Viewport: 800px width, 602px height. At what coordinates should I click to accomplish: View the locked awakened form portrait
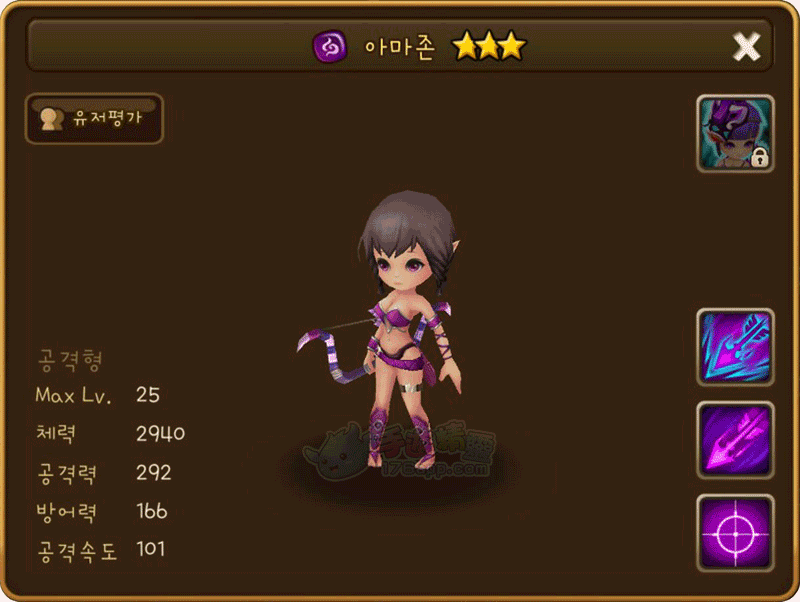pos(735,134)
